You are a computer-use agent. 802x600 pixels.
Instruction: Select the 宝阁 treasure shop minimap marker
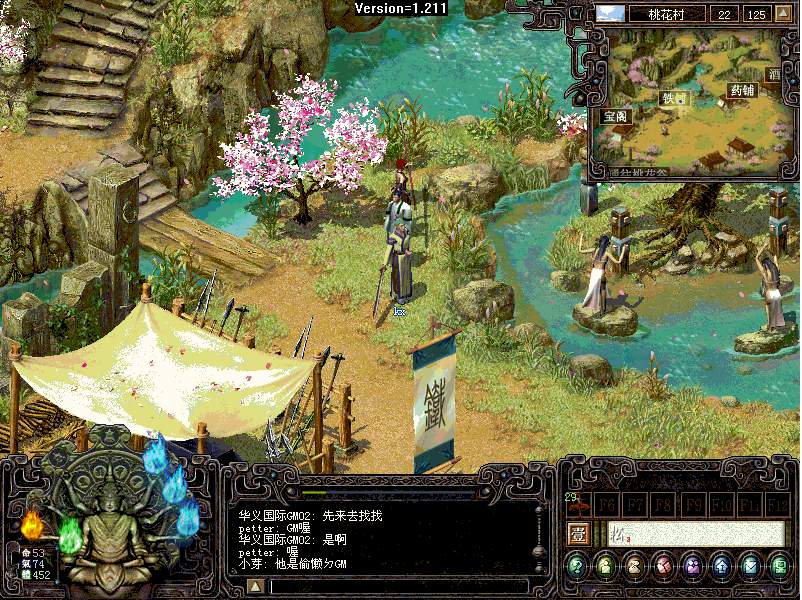point(615,116)
